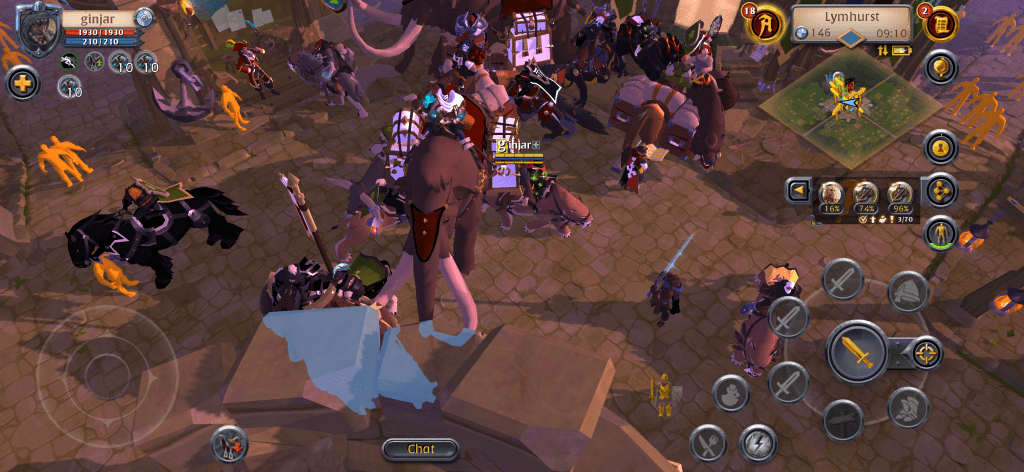Open the Chat panel
Image resolution: width=1024 pixels, height=472 pixels.
[x=420, y=449]
